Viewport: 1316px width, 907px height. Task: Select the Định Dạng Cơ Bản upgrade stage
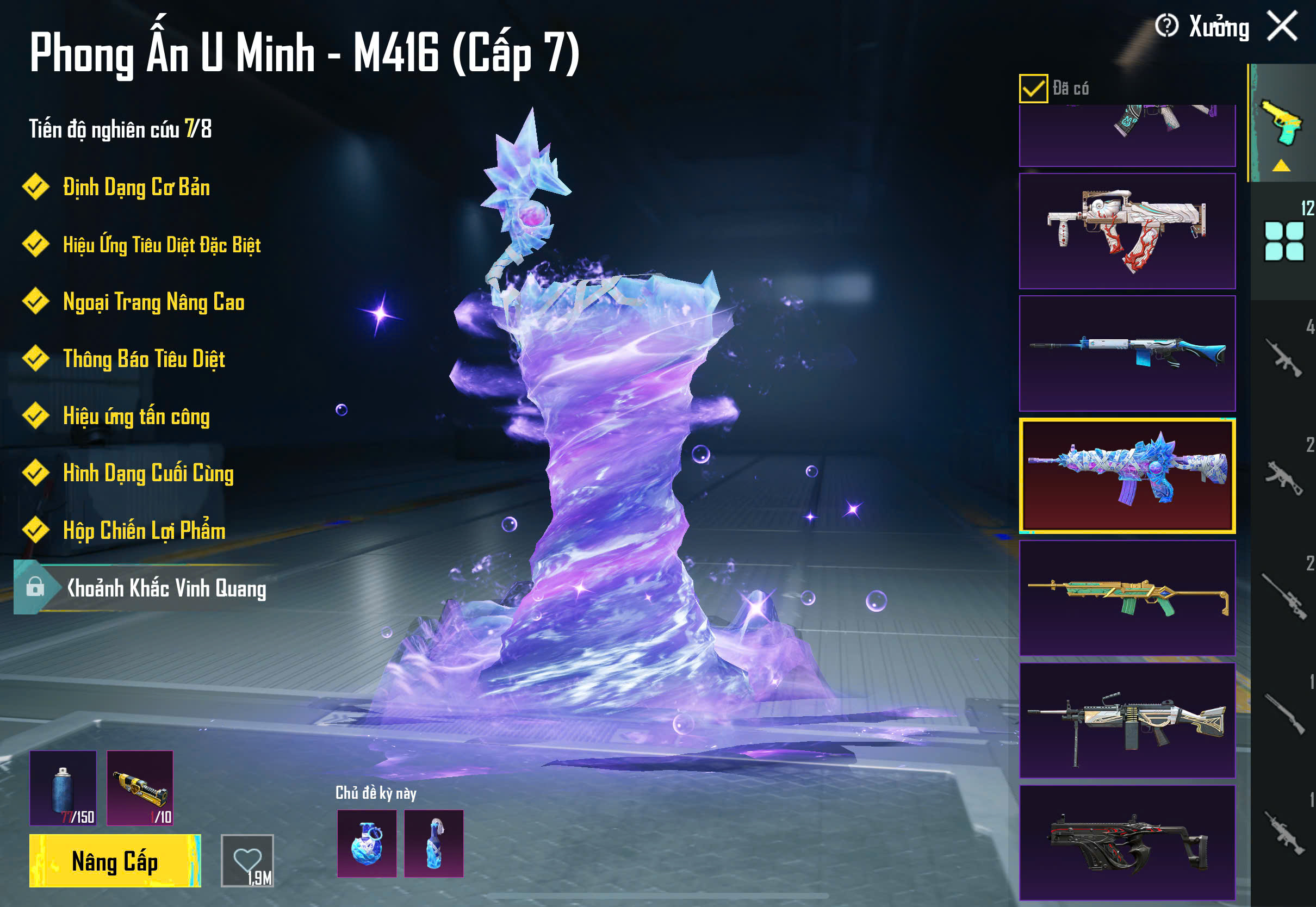pos(136,187)
